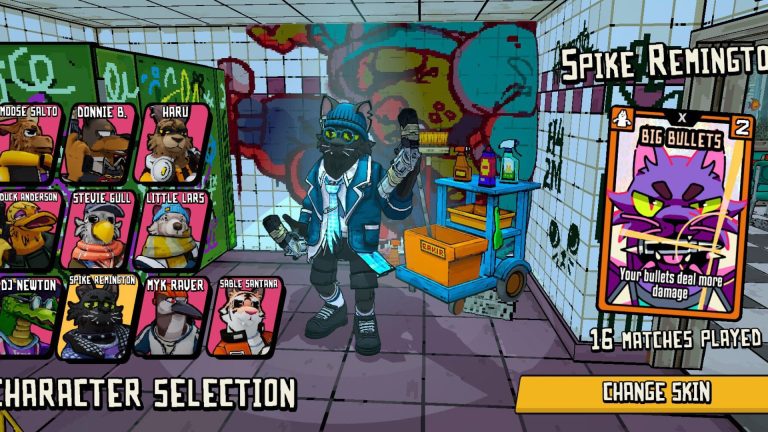Choose Donnie B. from the roster
768x432 pixels.
tap(99, 143)
